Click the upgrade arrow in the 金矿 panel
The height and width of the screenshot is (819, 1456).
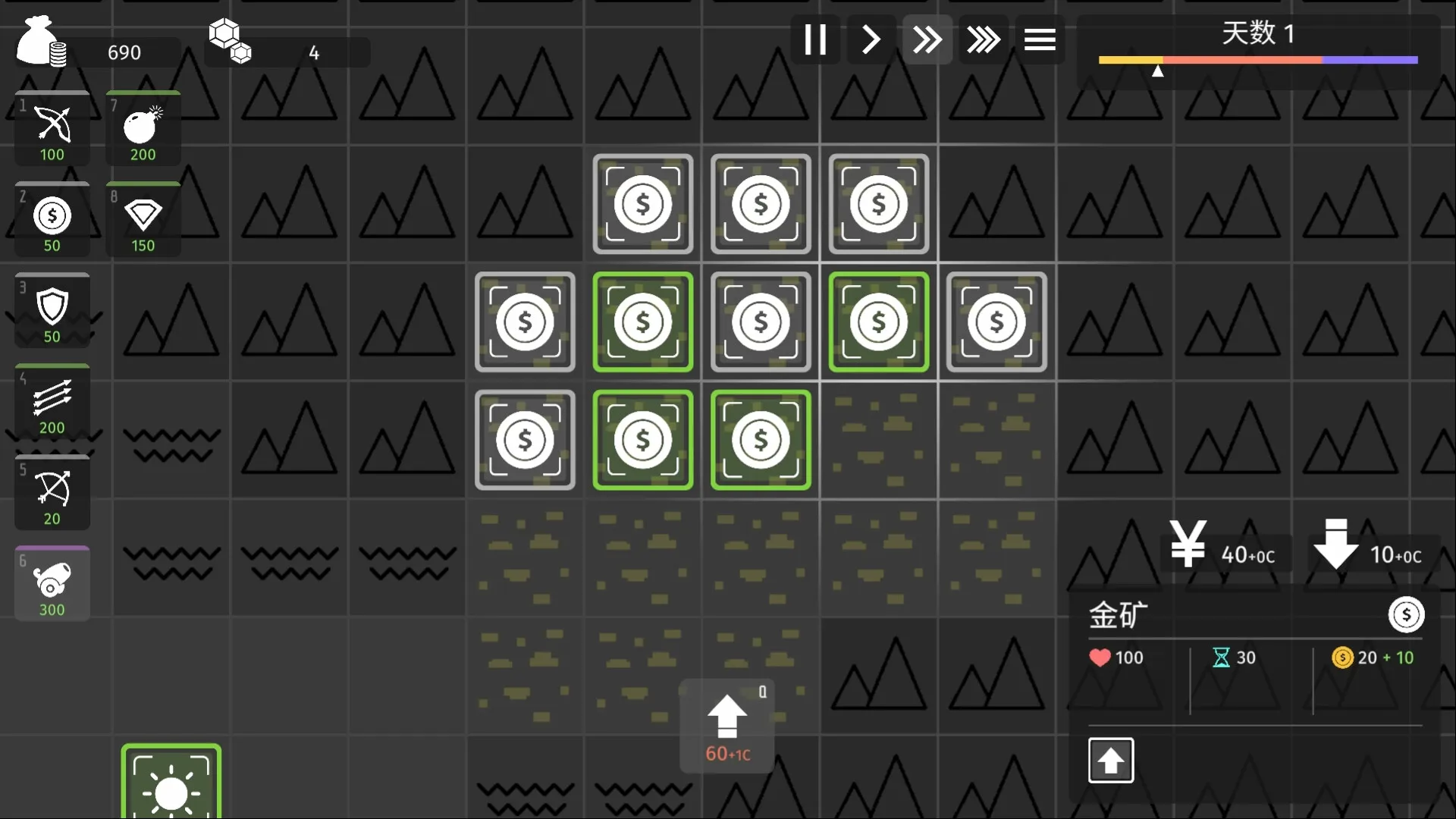click(x=1110, y=760)
